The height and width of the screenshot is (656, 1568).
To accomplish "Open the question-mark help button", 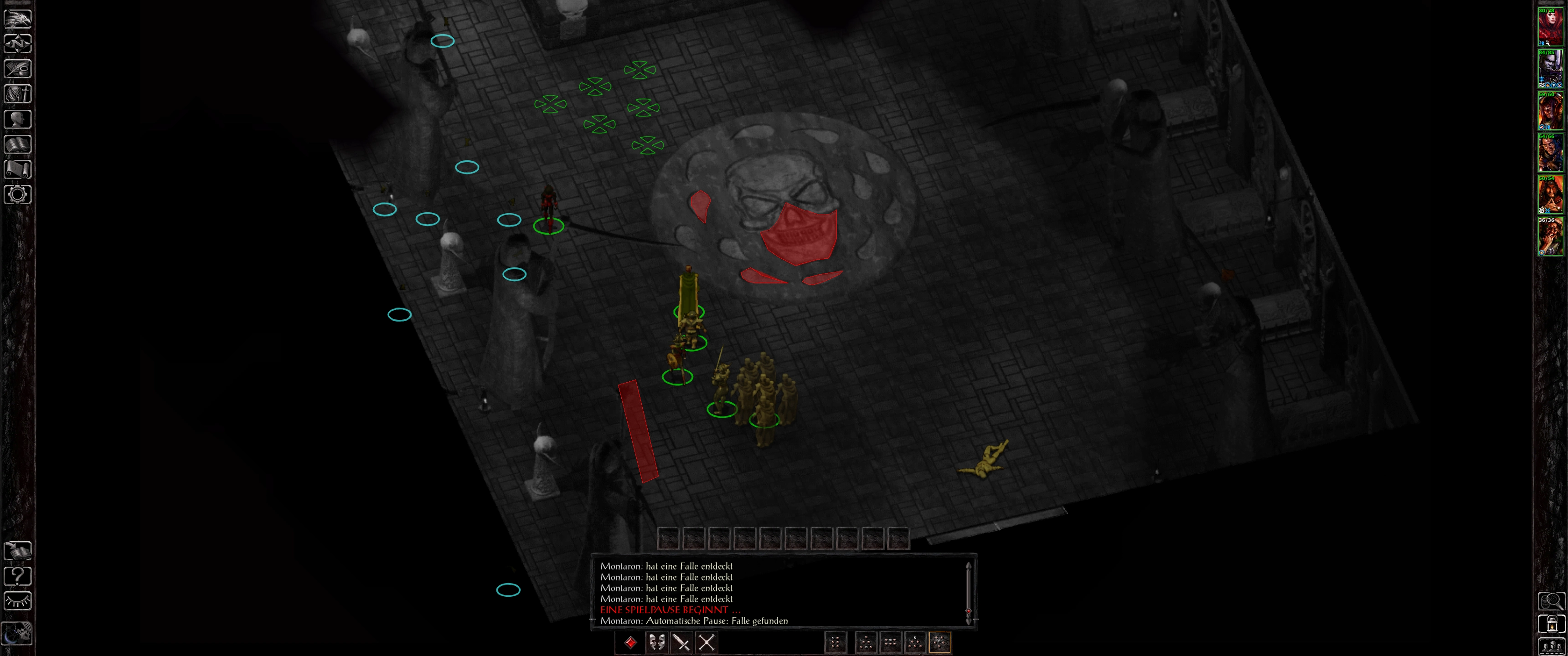I will [x=18, y=576].
